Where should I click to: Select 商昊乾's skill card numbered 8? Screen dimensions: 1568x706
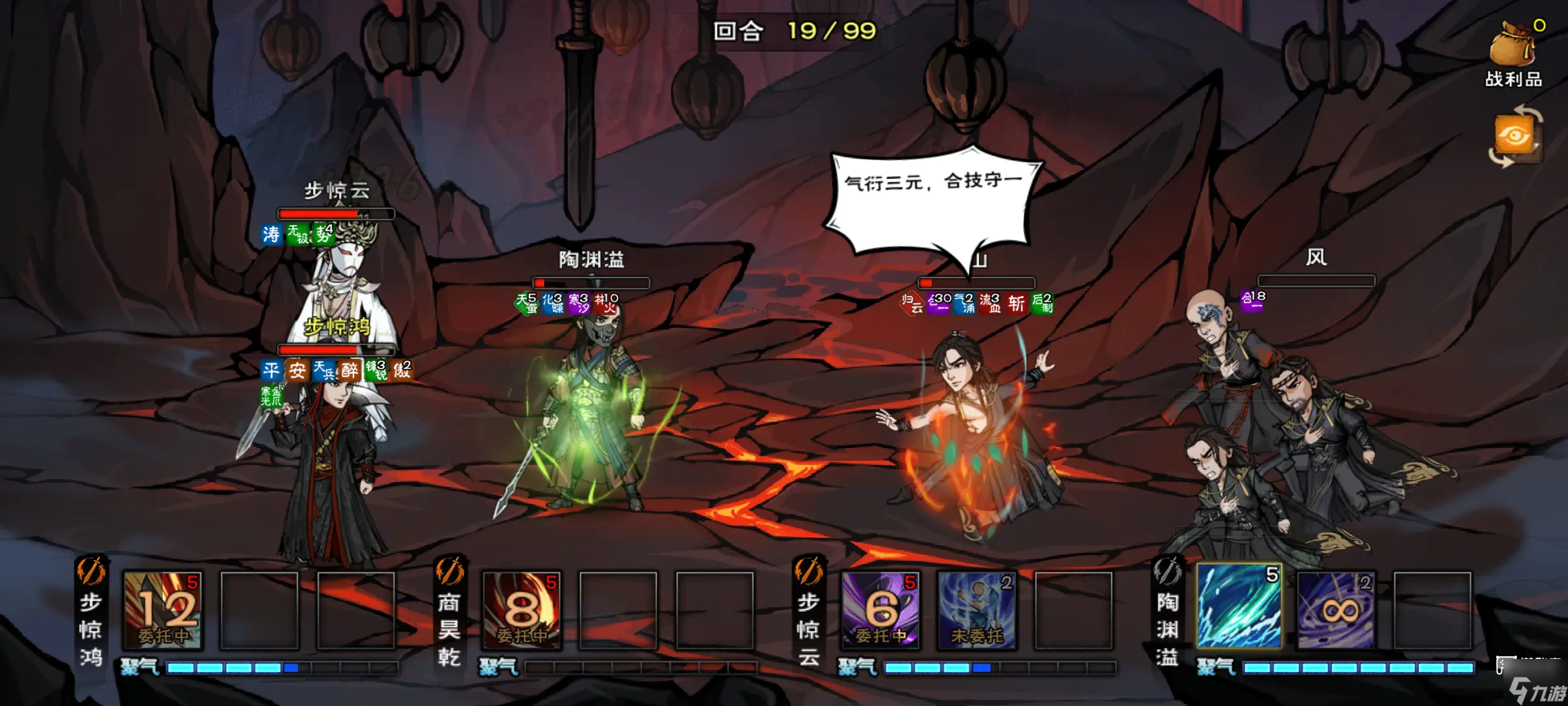[x=524, y=613]
